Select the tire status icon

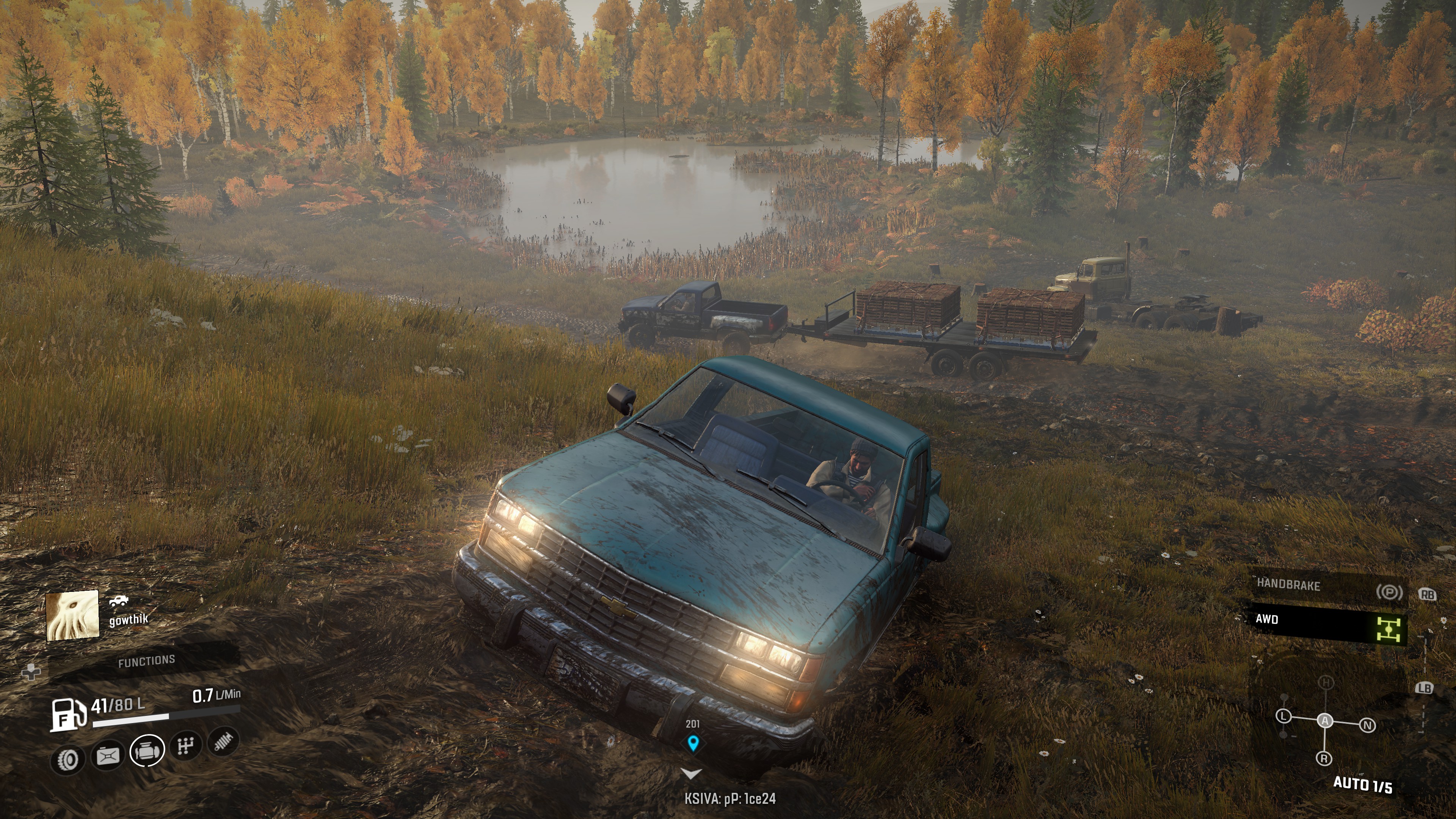[x=68, y=760]
